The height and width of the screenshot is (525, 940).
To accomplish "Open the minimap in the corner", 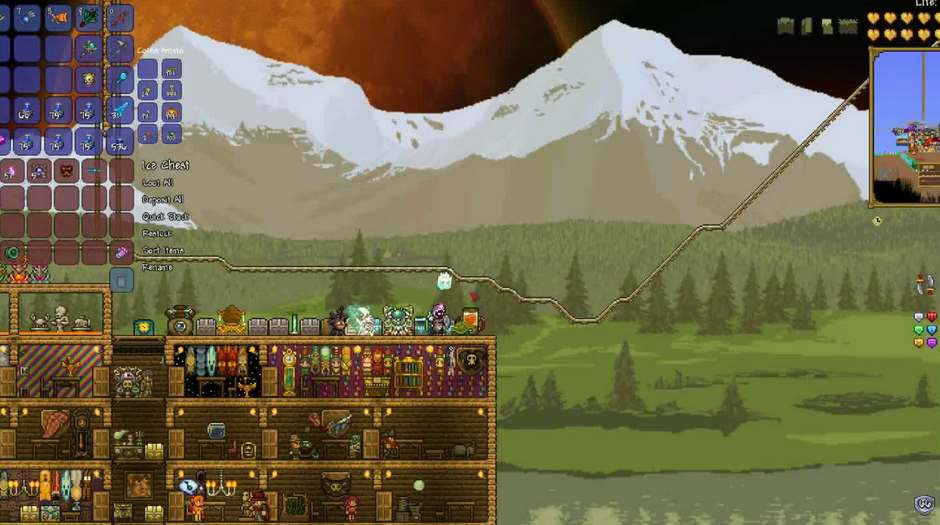I will [906, 125].
